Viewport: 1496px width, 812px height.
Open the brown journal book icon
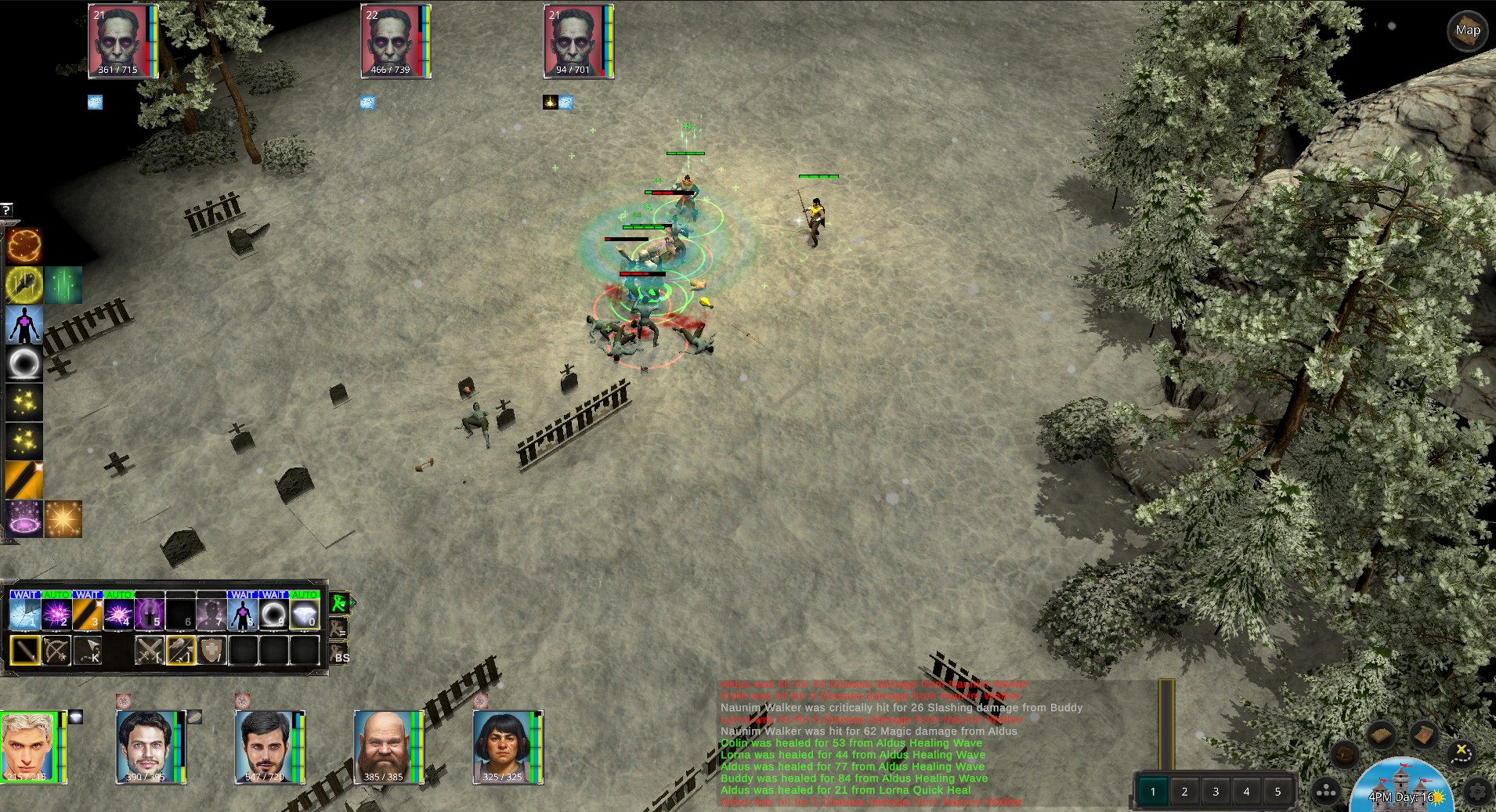[x=1382, y=735]
